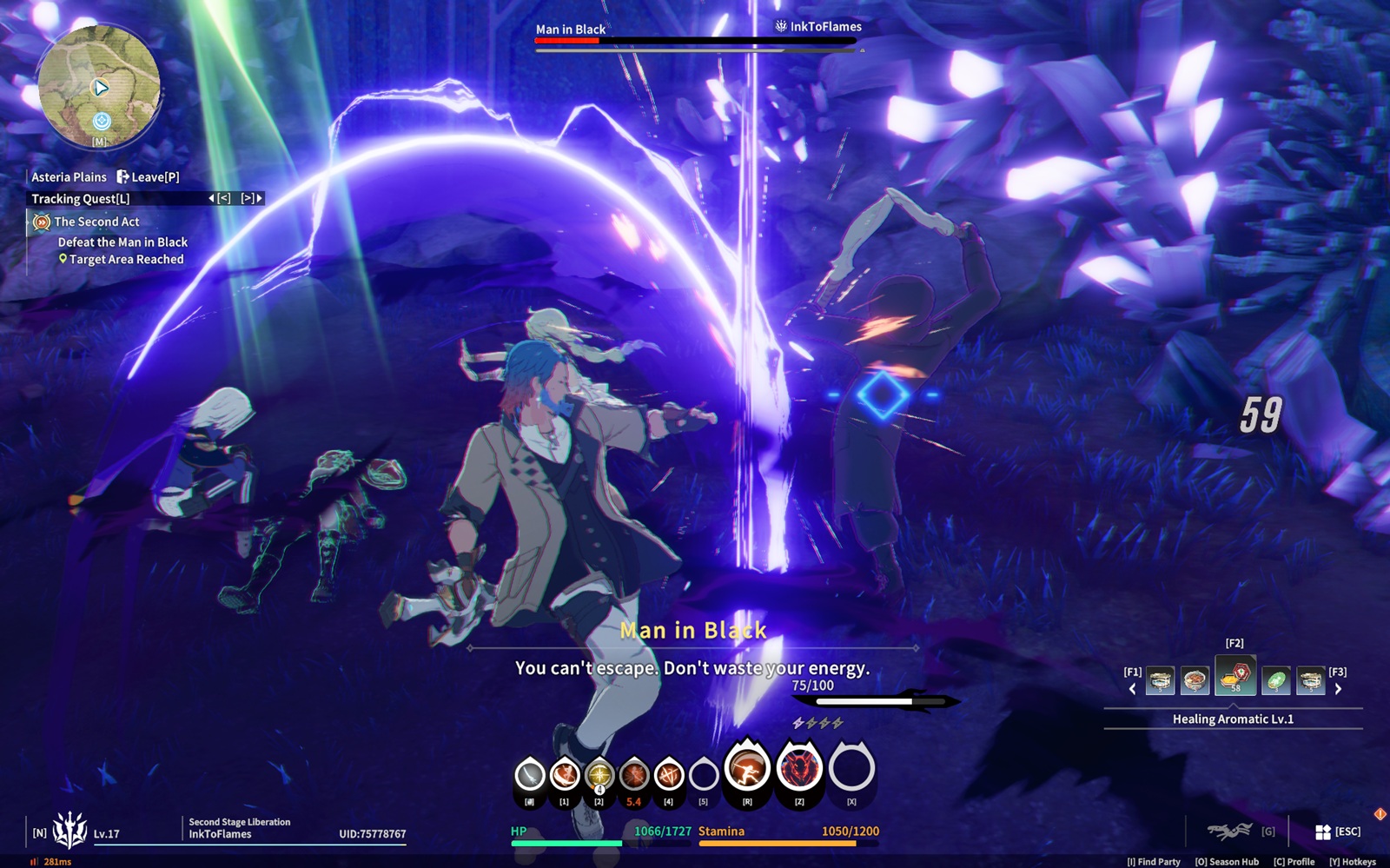Open The Second Act quest entry

tap(96, 222)
